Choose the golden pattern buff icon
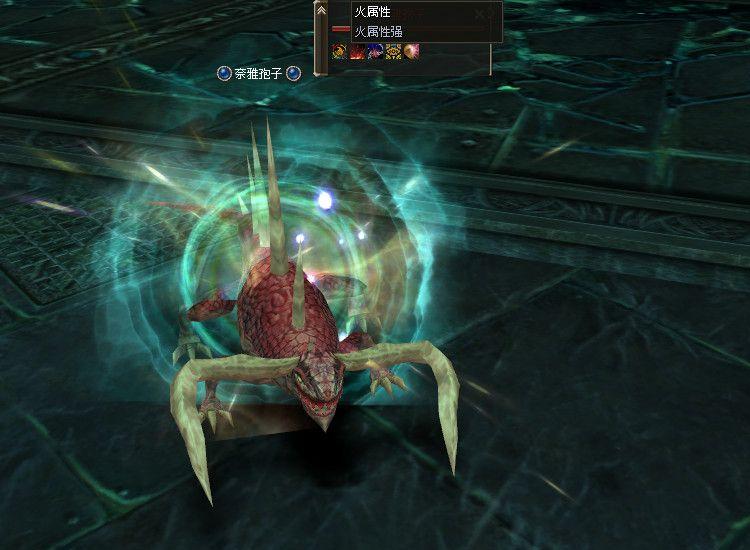This screenshot has height=550, width=750. 393,51
